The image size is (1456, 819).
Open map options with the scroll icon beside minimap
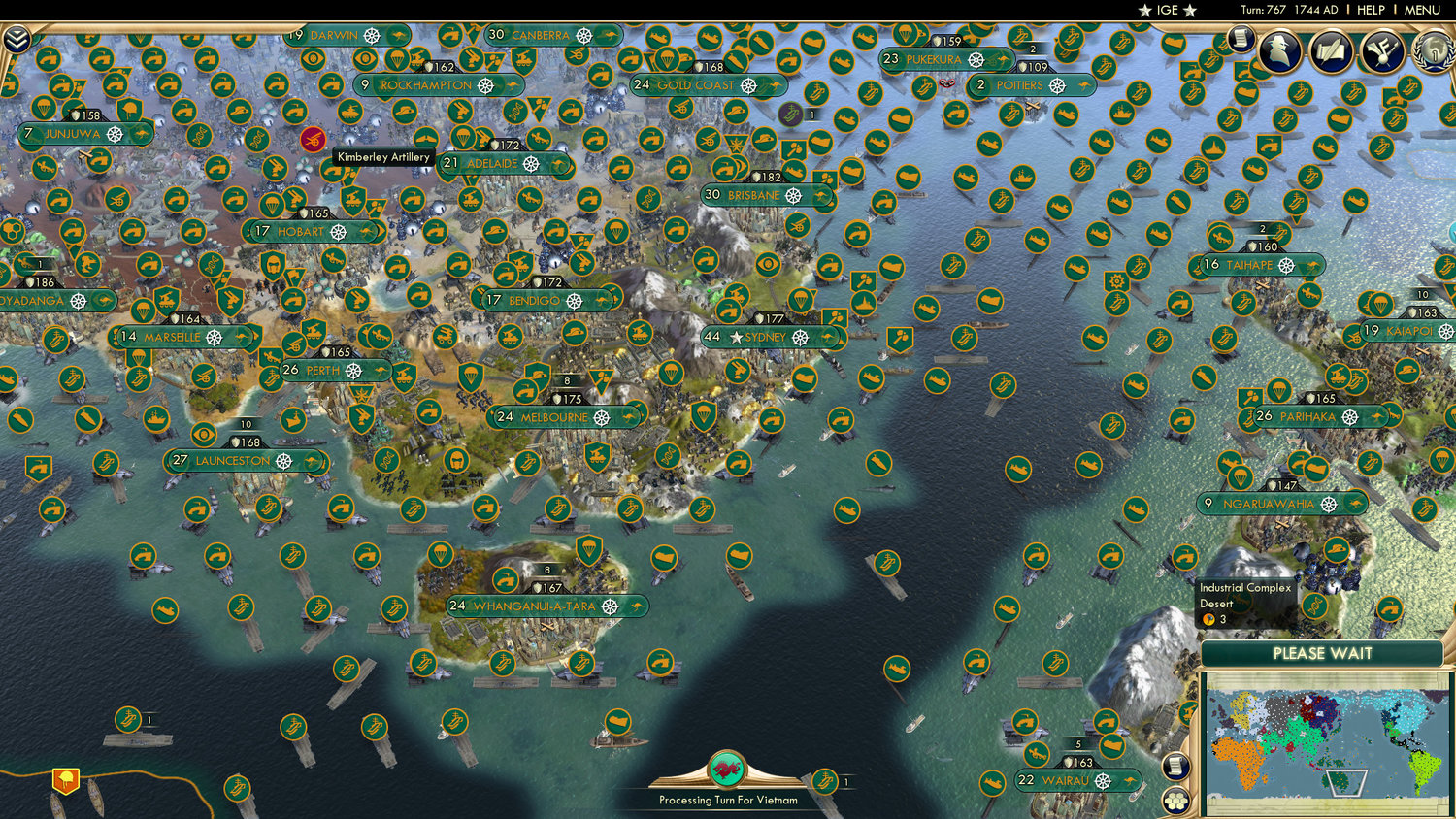click(1175, 766)
